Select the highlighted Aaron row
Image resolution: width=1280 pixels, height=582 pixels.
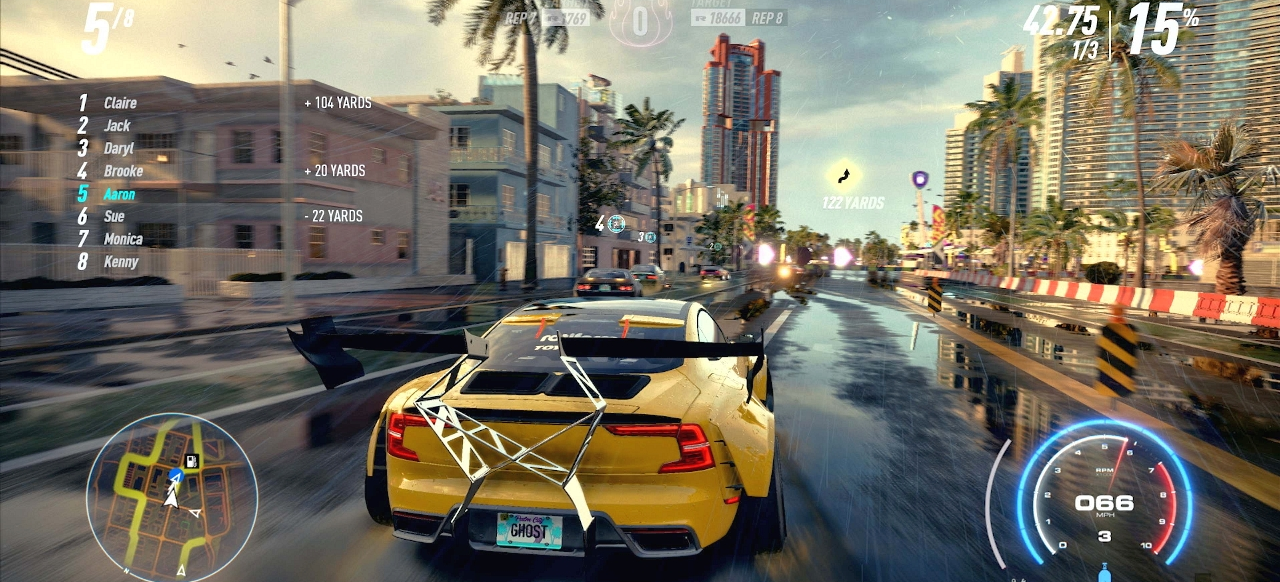[x=119, y=194]
